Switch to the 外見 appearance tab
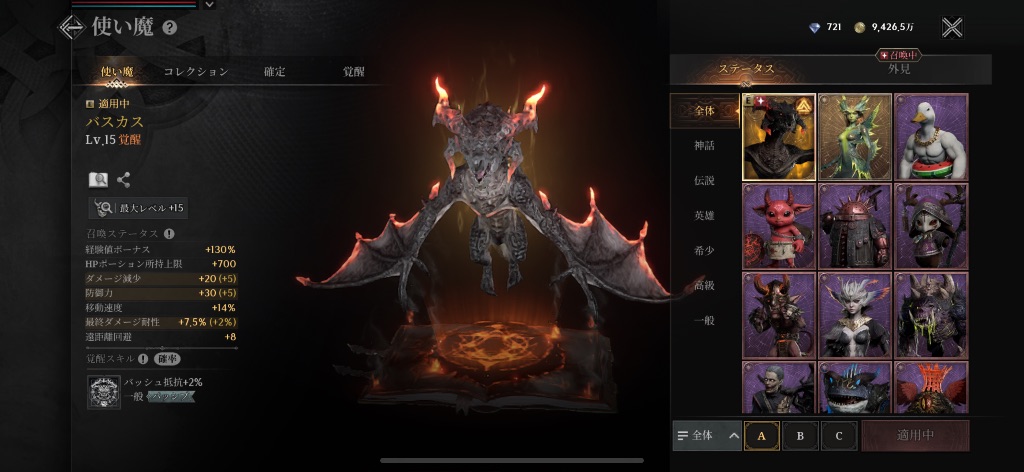 pyautogui.click(x=899, y=68)
